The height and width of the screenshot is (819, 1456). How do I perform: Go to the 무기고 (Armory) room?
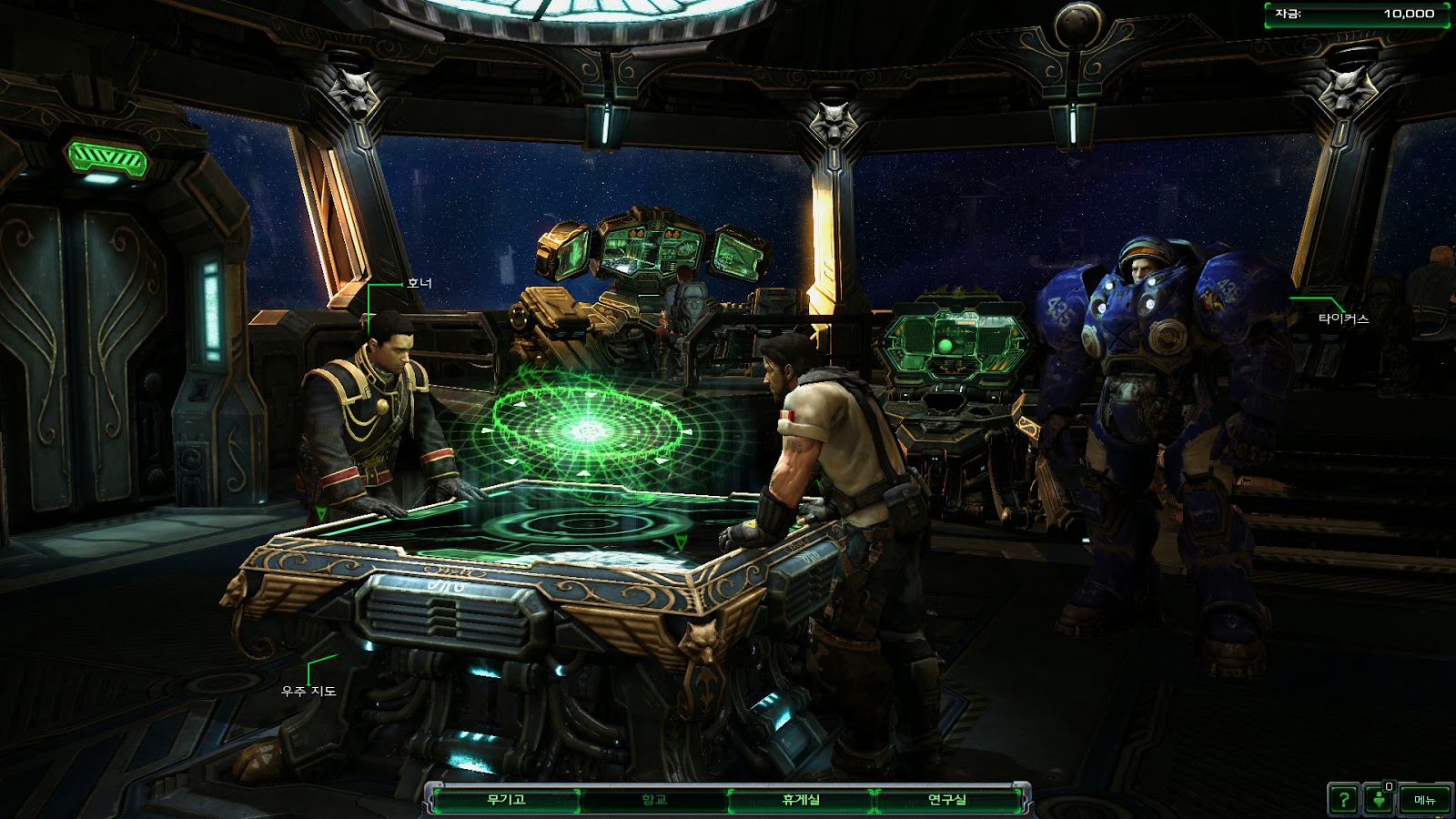(506, 800)
